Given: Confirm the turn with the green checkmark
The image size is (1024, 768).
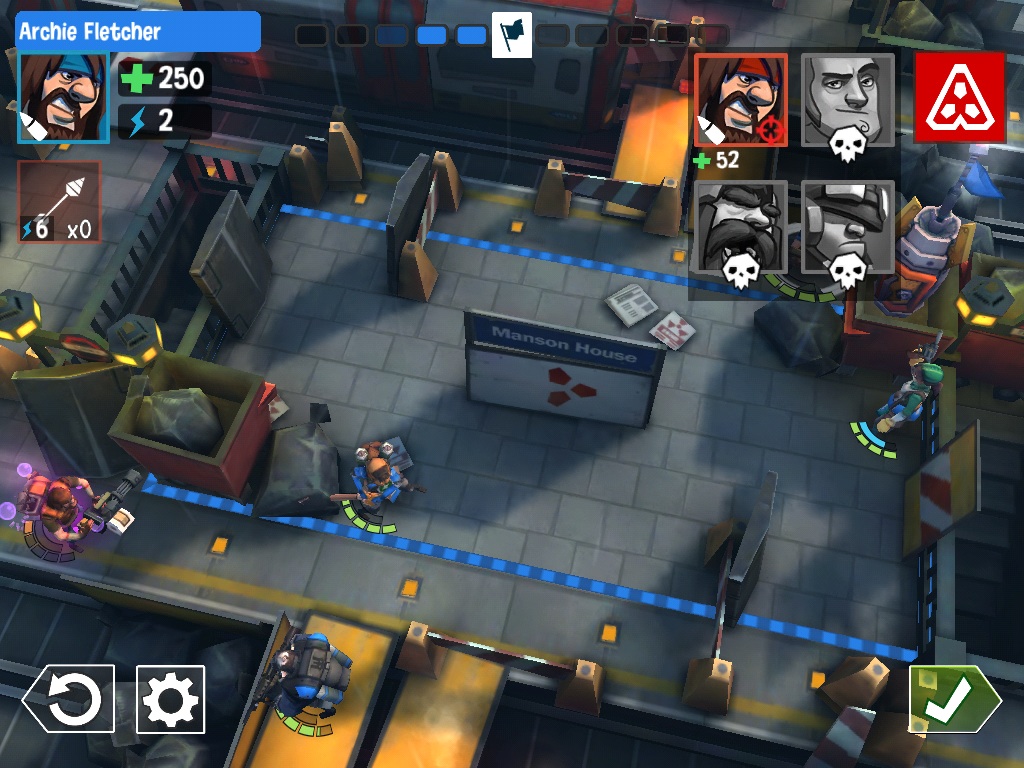Looking at the screenshot, I should click(954, 699).
